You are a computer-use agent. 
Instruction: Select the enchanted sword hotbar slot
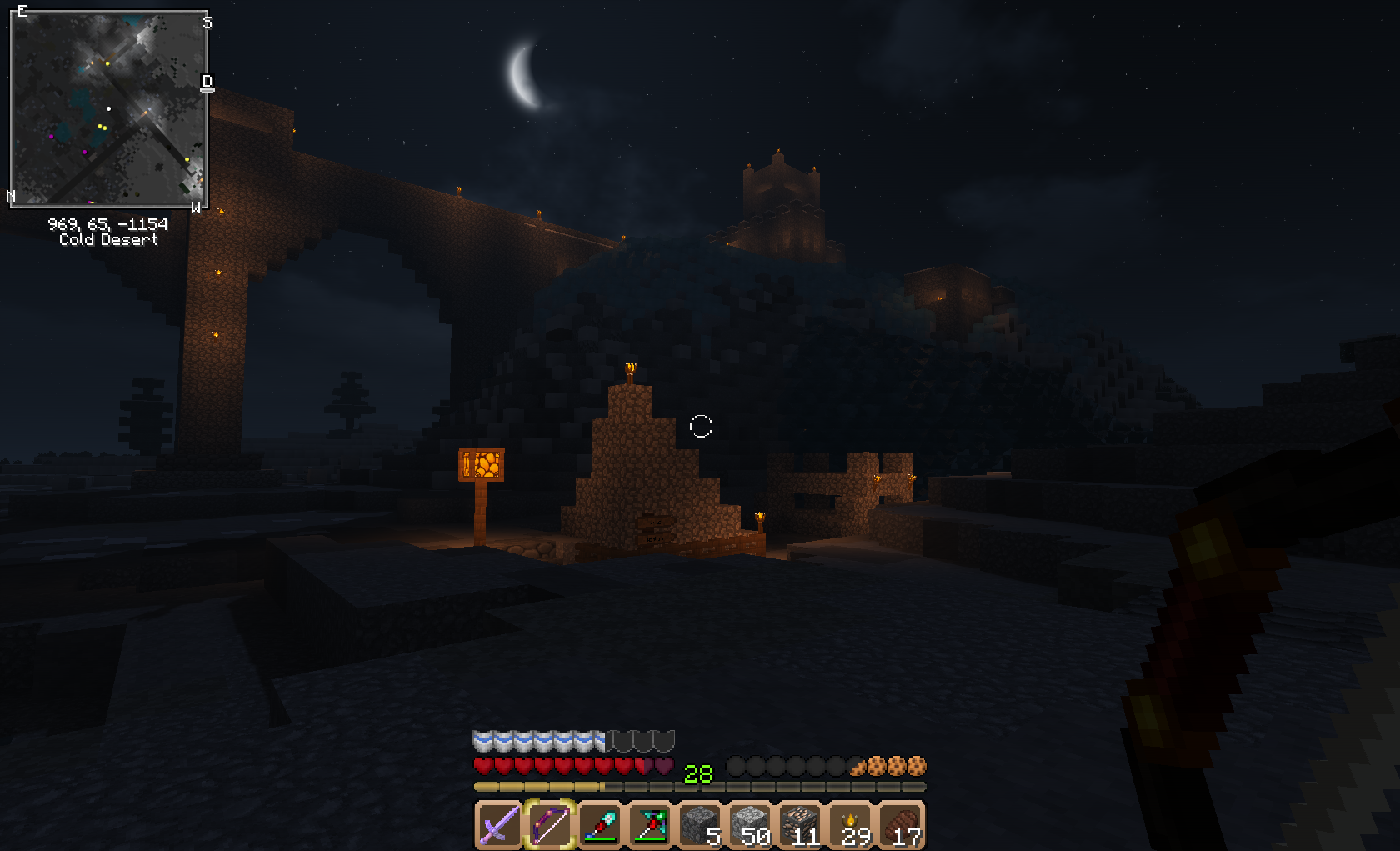click(499, 825)
